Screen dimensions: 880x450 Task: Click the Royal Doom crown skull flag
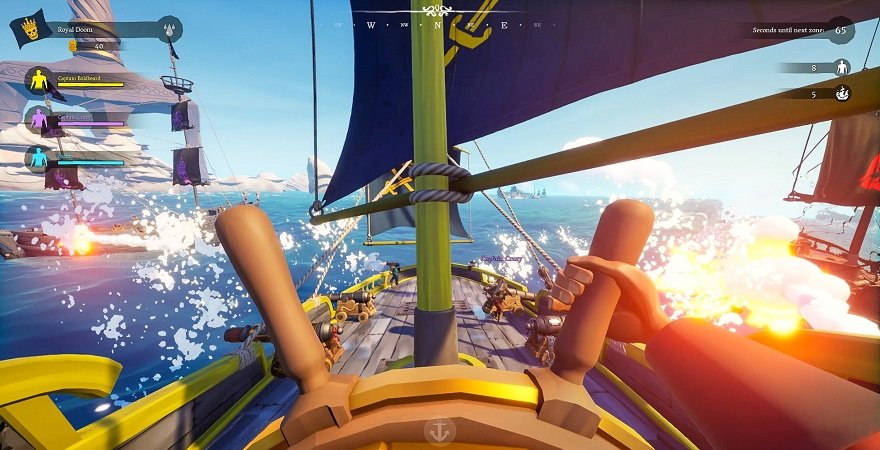(30, 29)
